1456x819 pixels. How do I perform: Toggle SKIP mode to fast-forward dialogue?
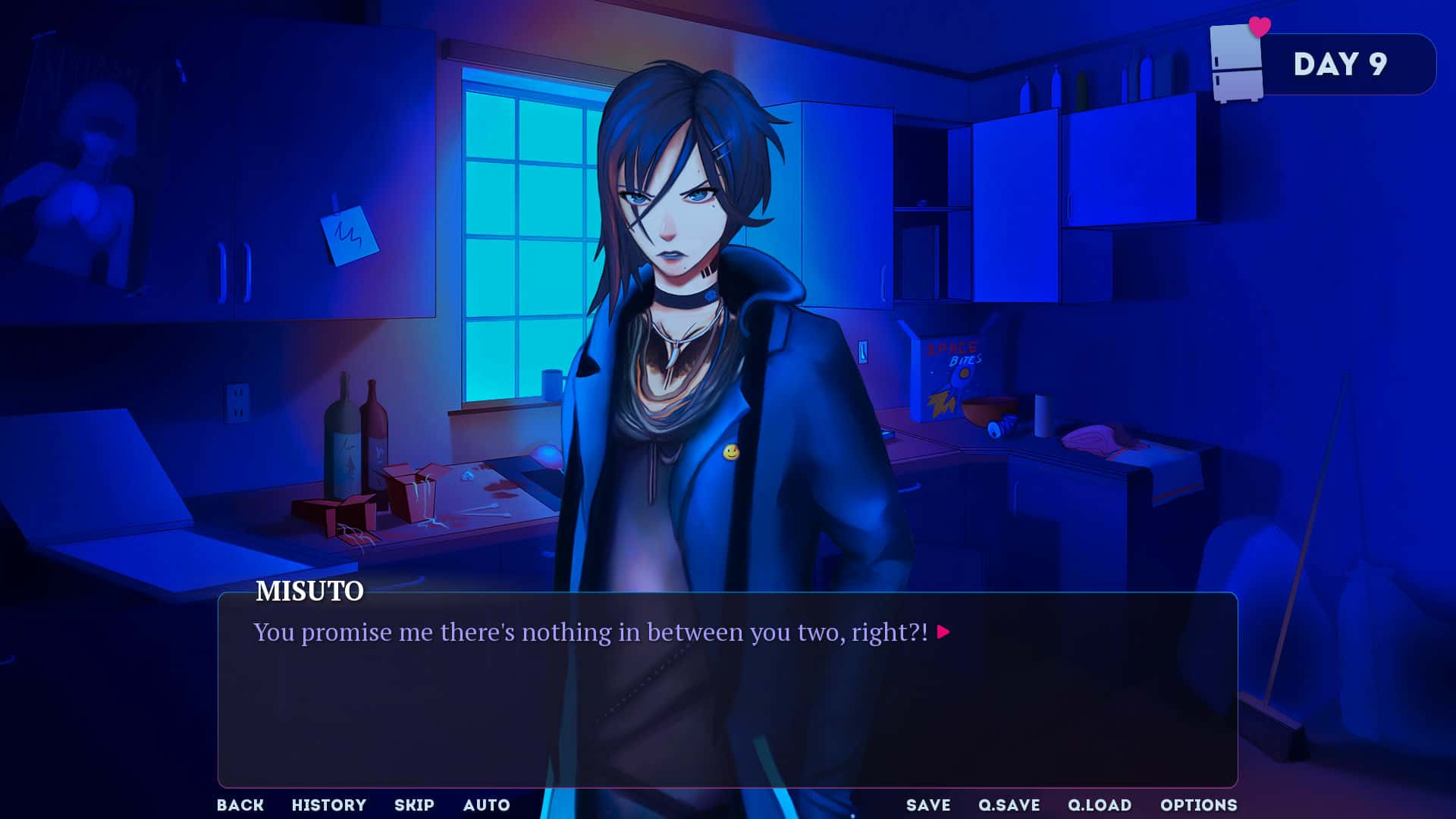coord(414,805)
